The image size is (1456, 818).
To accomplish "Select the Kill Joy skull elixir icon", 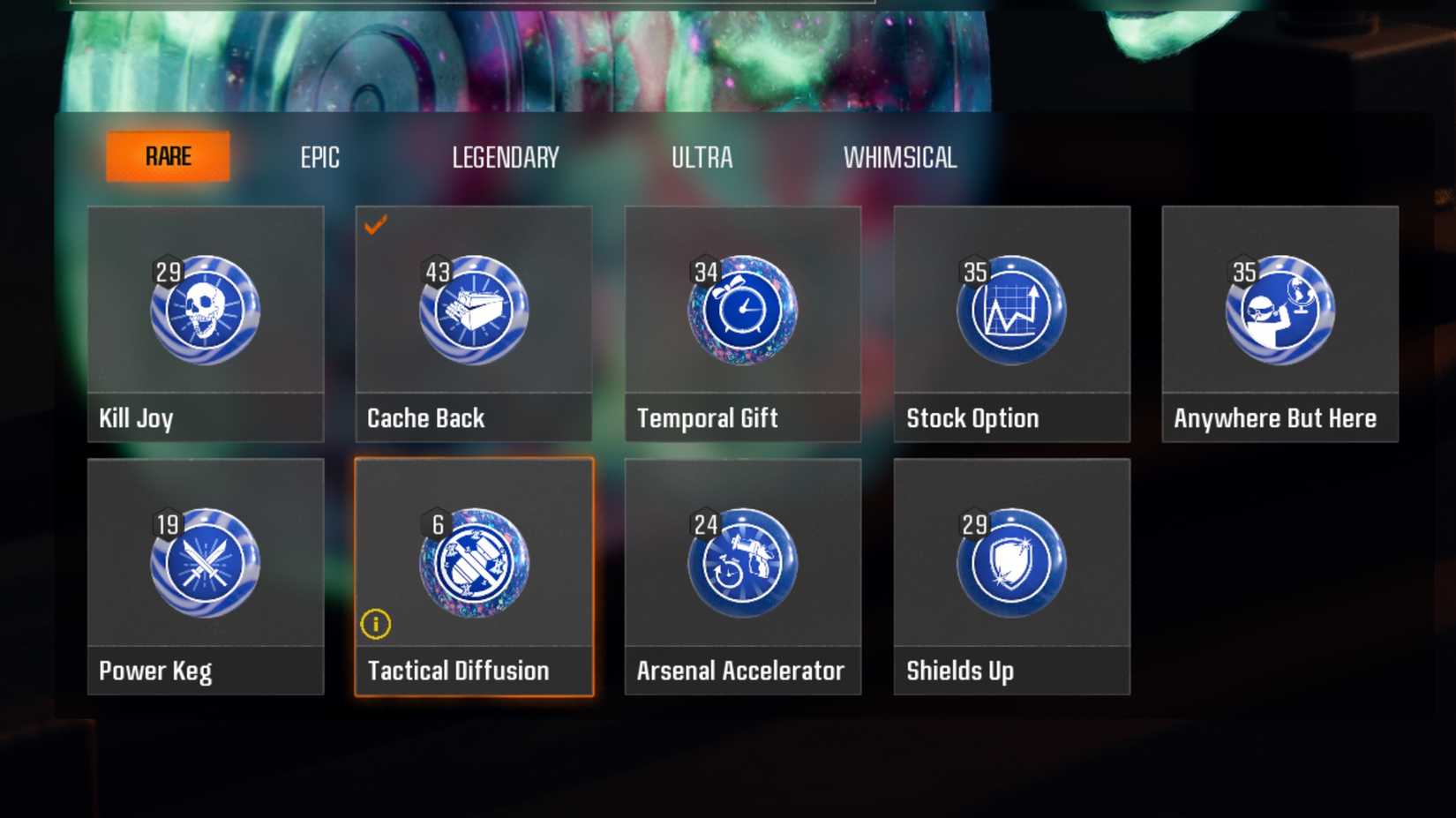I will (206, 311).
